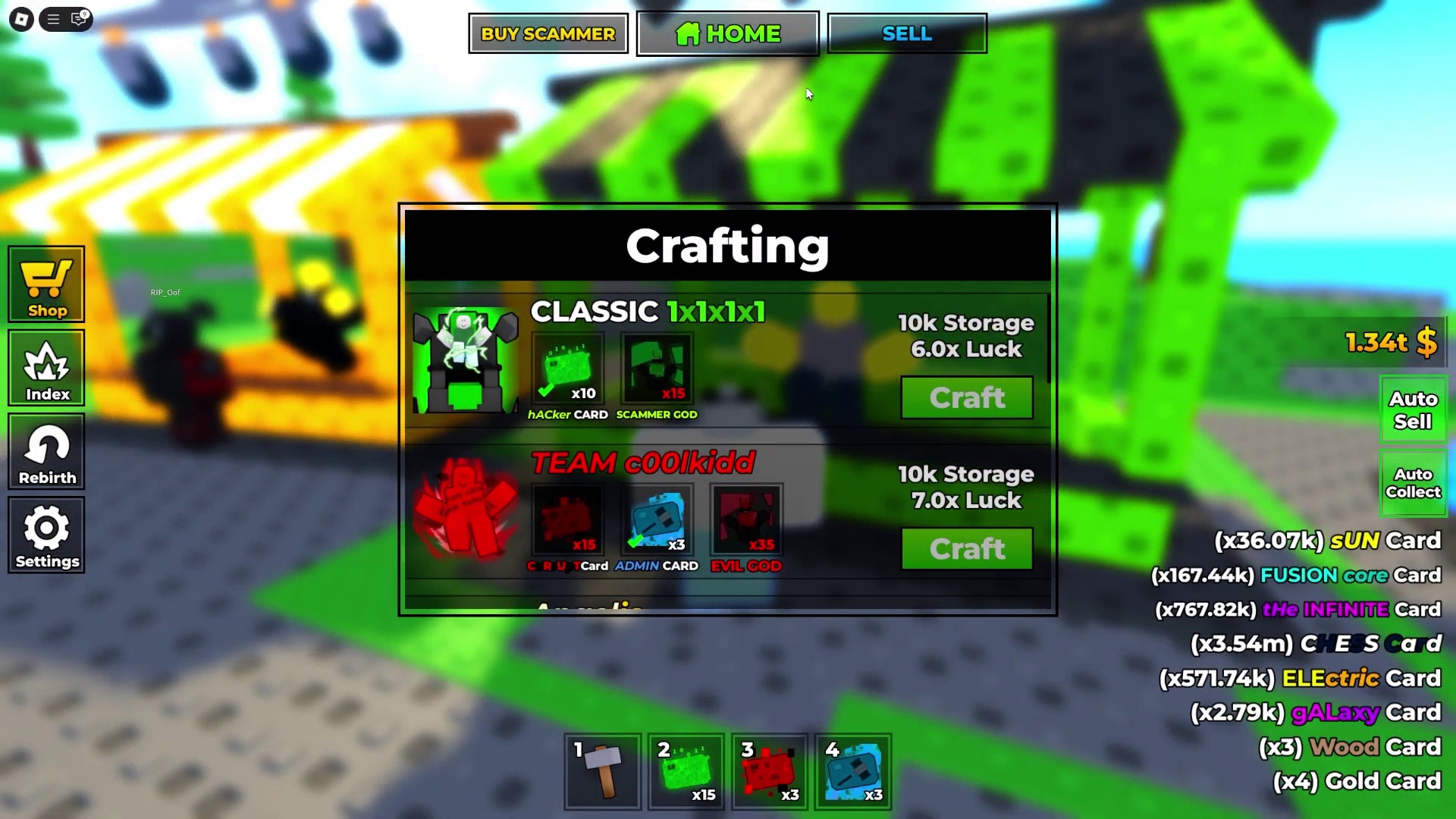Open Settings from the sidebar

pos(47,535)
